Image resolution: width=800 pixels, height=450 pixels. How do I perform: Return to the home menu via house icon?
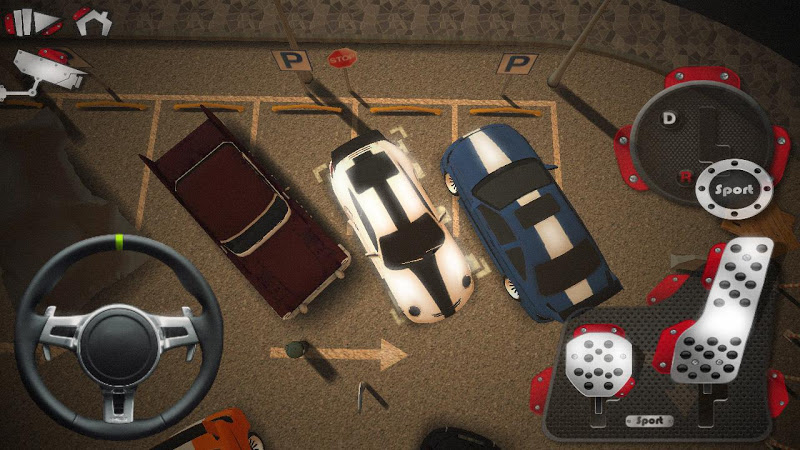pyautogui.click(x=92, y=20)
